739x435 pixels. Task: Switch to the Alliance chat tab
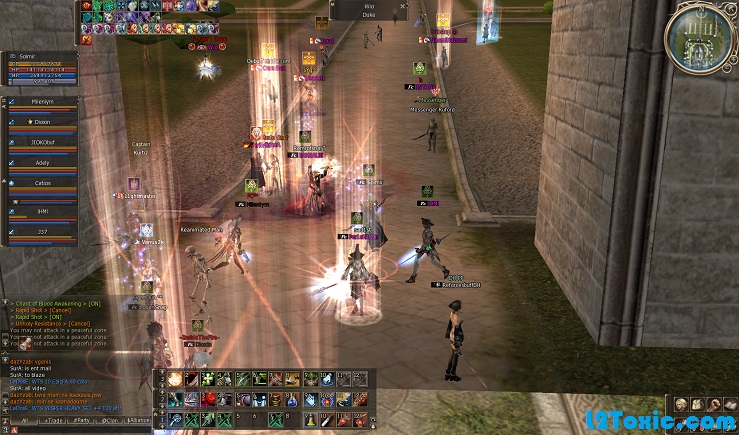(138, 421)
